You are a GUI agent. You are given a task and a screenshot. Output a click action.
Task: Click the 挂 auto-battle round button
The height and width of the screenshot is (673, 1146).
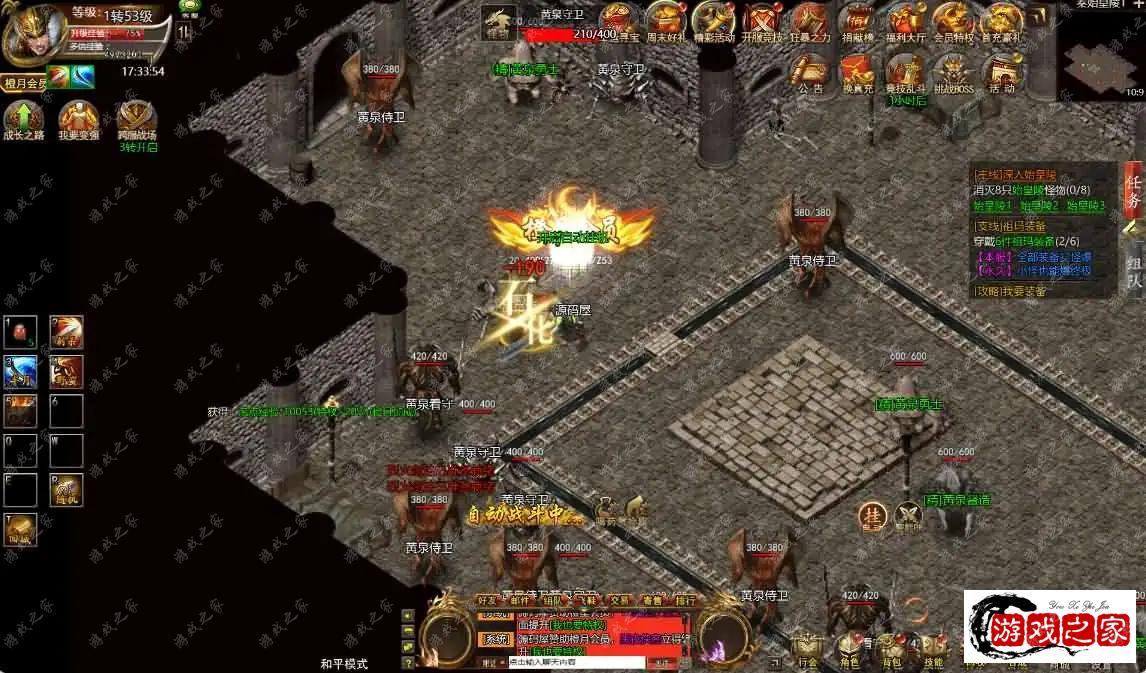pos(872,516)
